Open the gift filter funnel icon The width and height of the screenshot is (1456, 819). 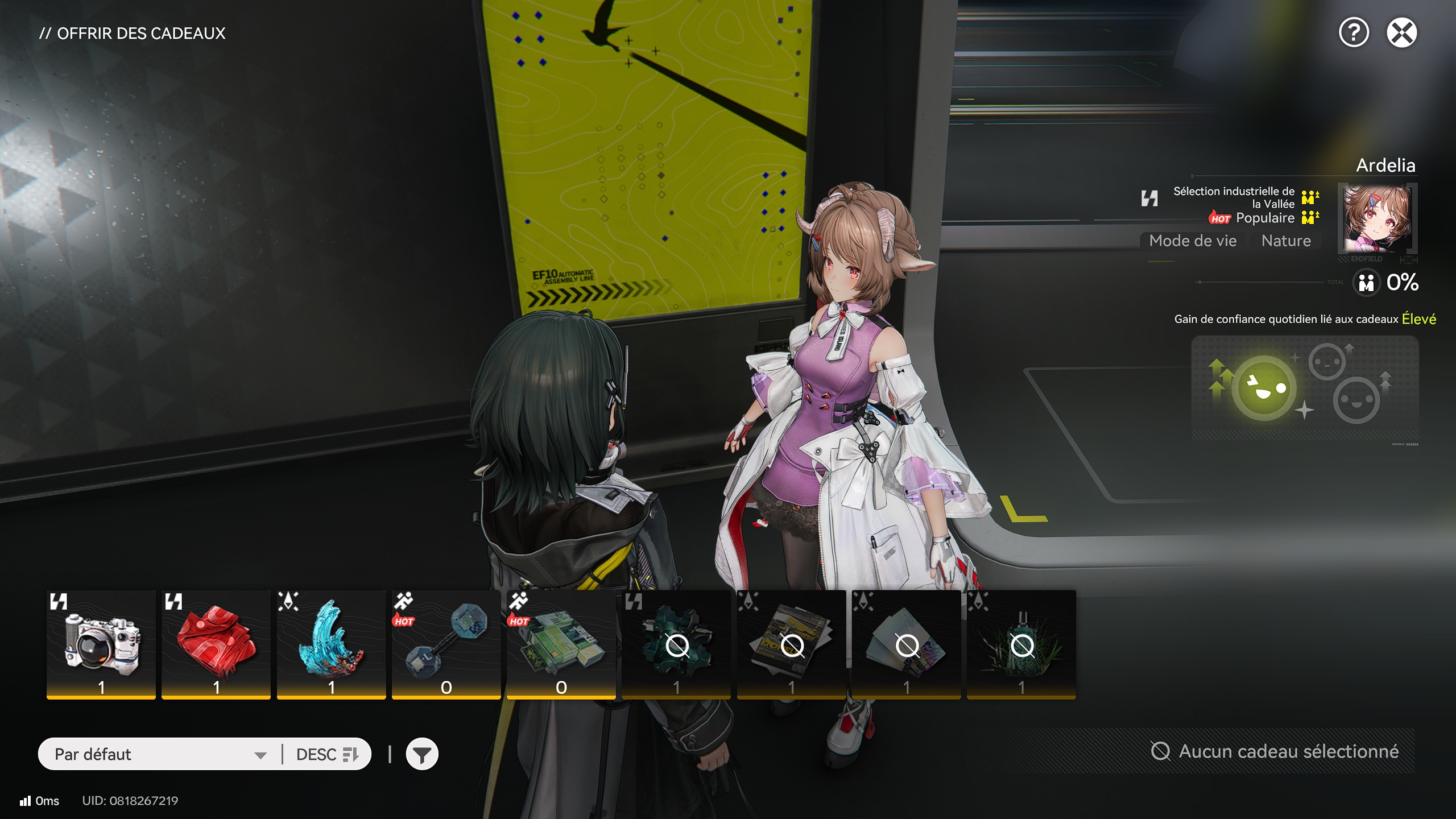point(421,754)
